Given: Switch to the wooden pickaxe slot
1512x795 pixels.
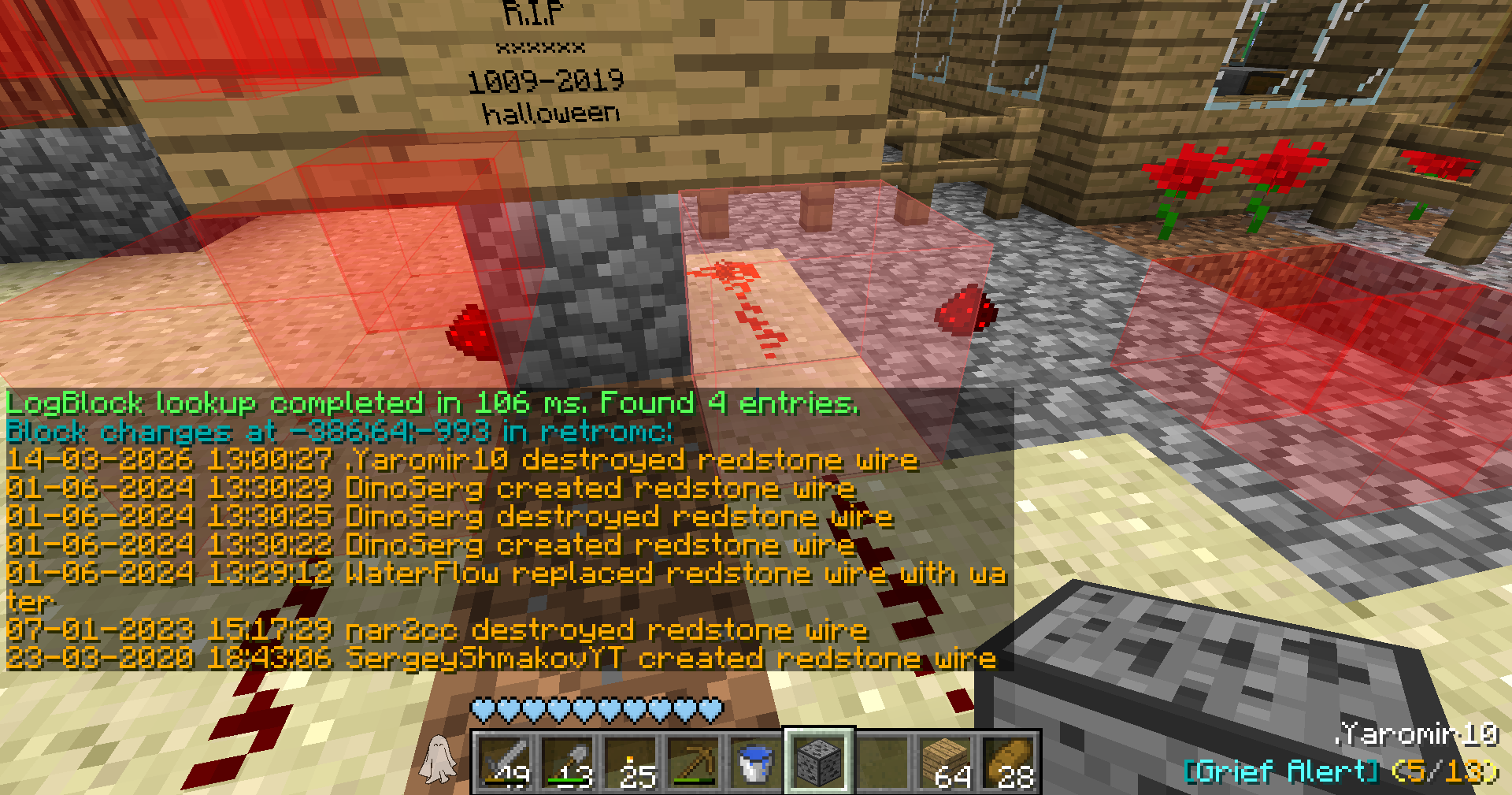Looking at the screenshot, I should pos(693,762).
